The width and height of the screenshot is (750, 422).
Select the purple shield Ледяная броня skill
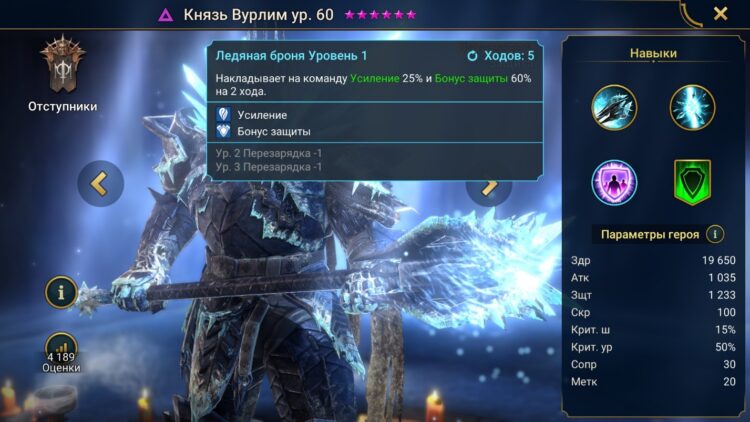(613, 181)
